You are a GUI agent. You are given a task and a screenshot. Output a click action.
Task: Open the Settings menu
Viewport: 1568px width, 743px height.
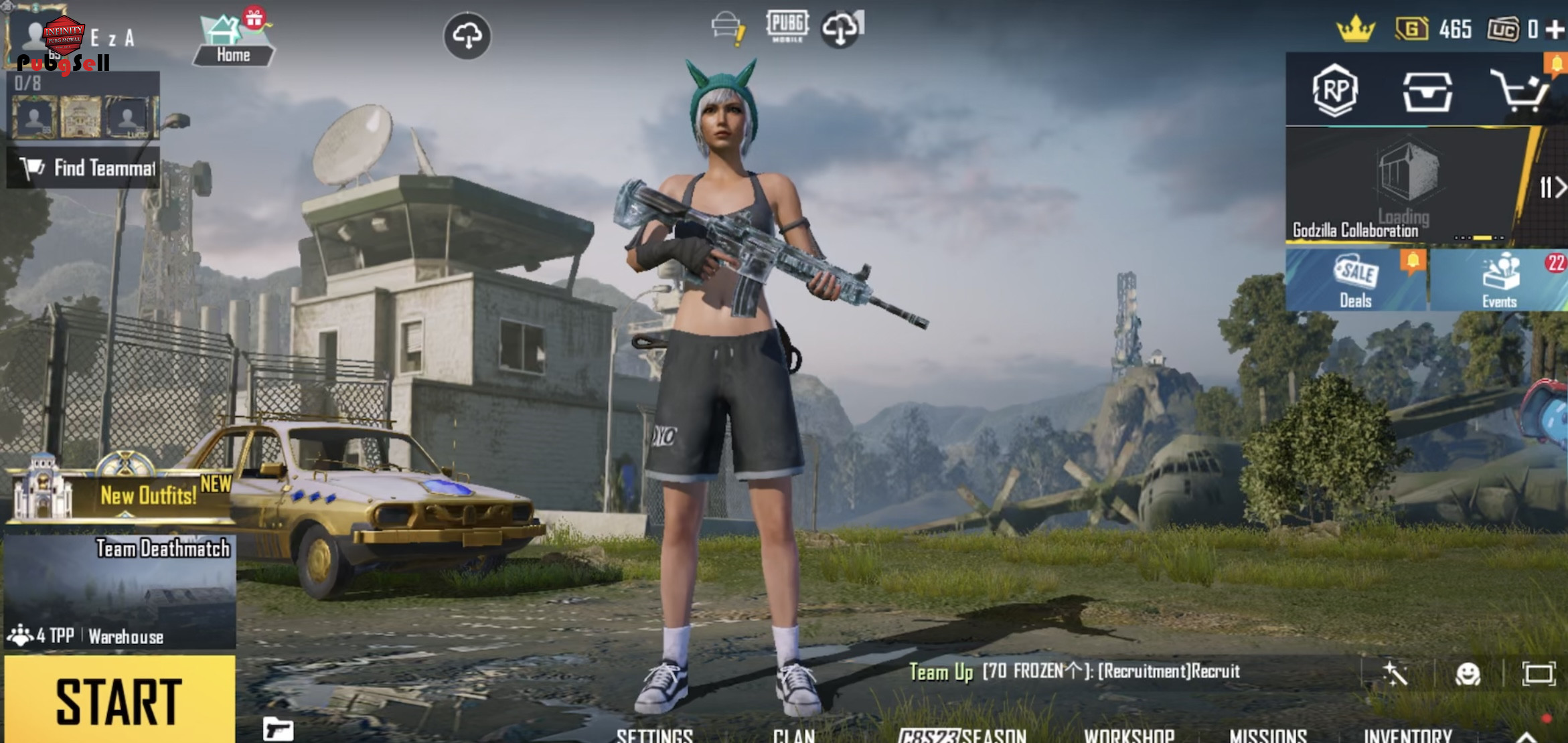[x=654, y=735]
